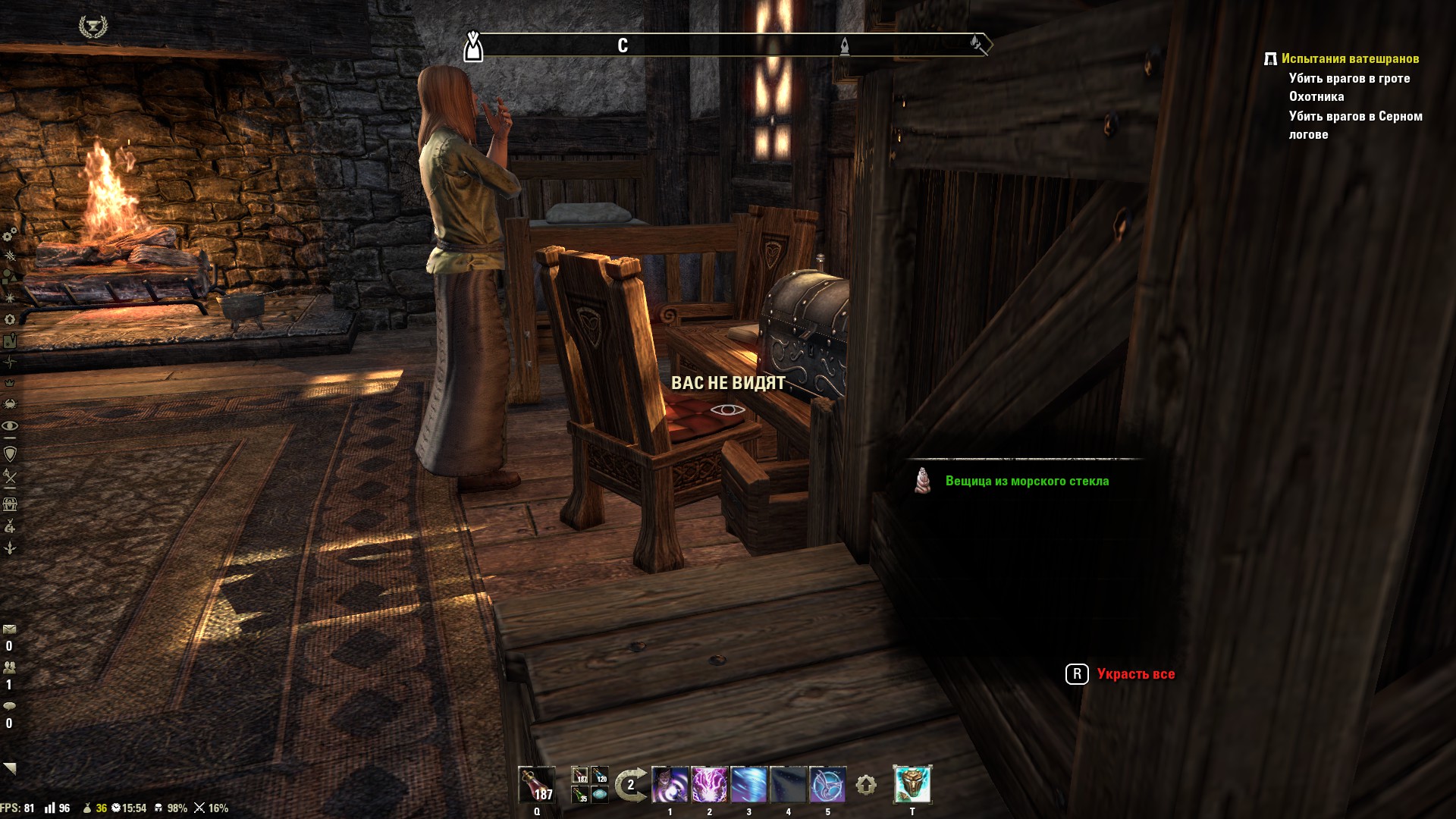
Task: Click the map pin icon in the left sidebar
Action: tap(10, 341)
